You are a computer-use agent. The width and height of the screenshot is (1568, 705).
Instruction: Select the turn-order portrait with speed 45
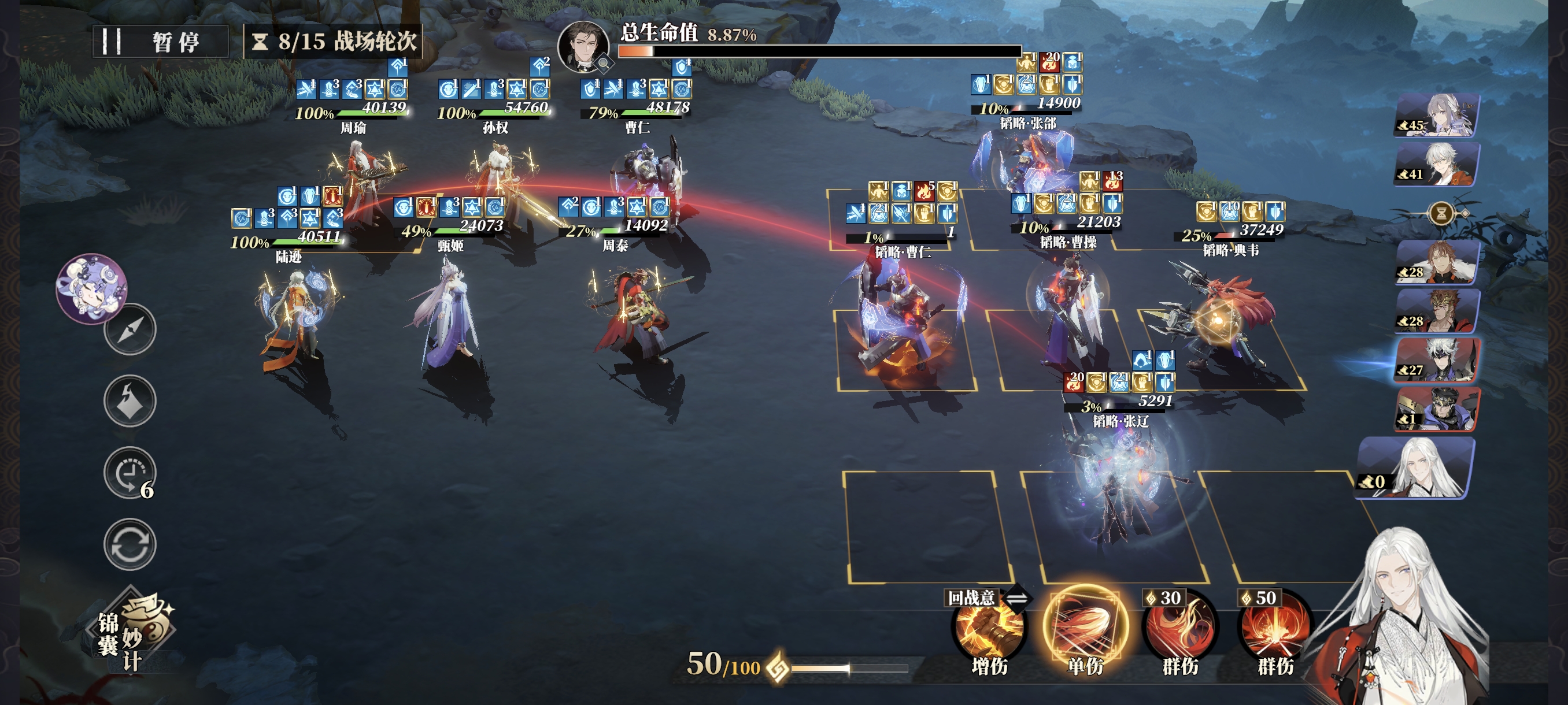pyautogui.click(x=1437, y=115)
